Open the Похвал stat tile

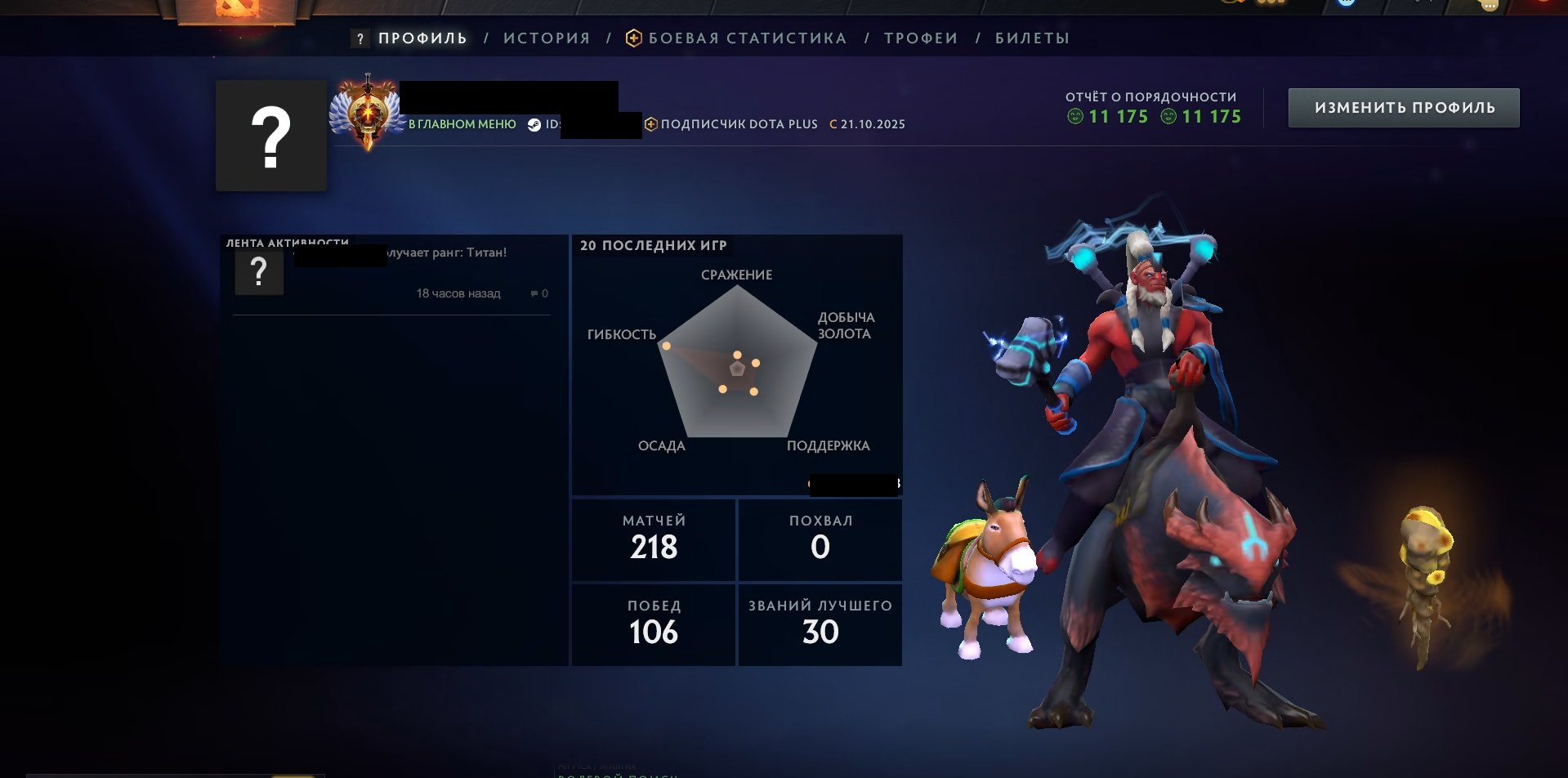click(820, 539)
